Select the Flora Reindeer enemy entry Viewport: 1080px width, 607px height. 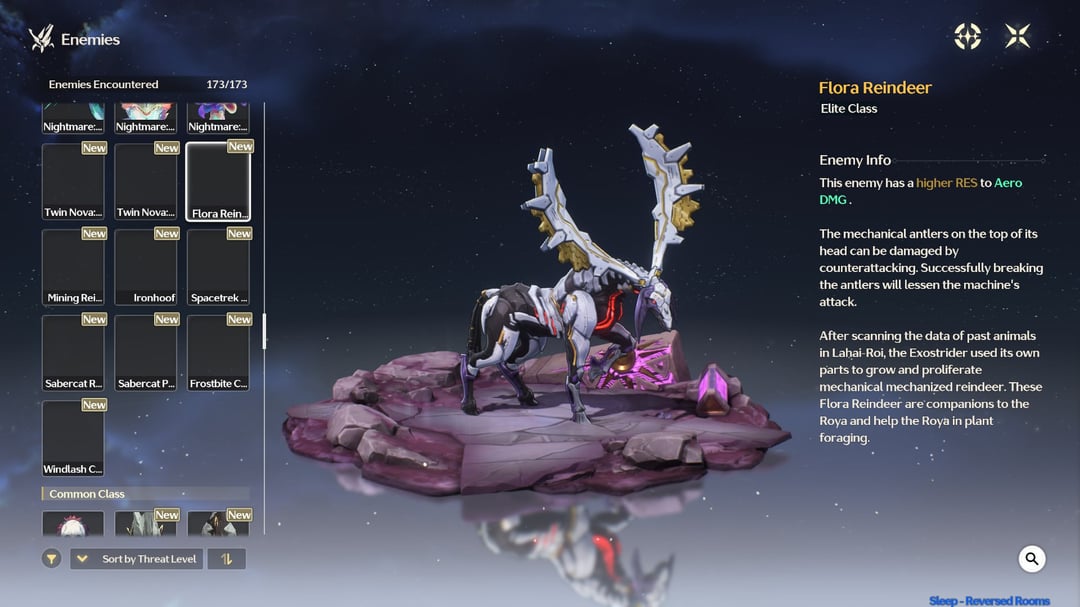[x=218, y=181]
